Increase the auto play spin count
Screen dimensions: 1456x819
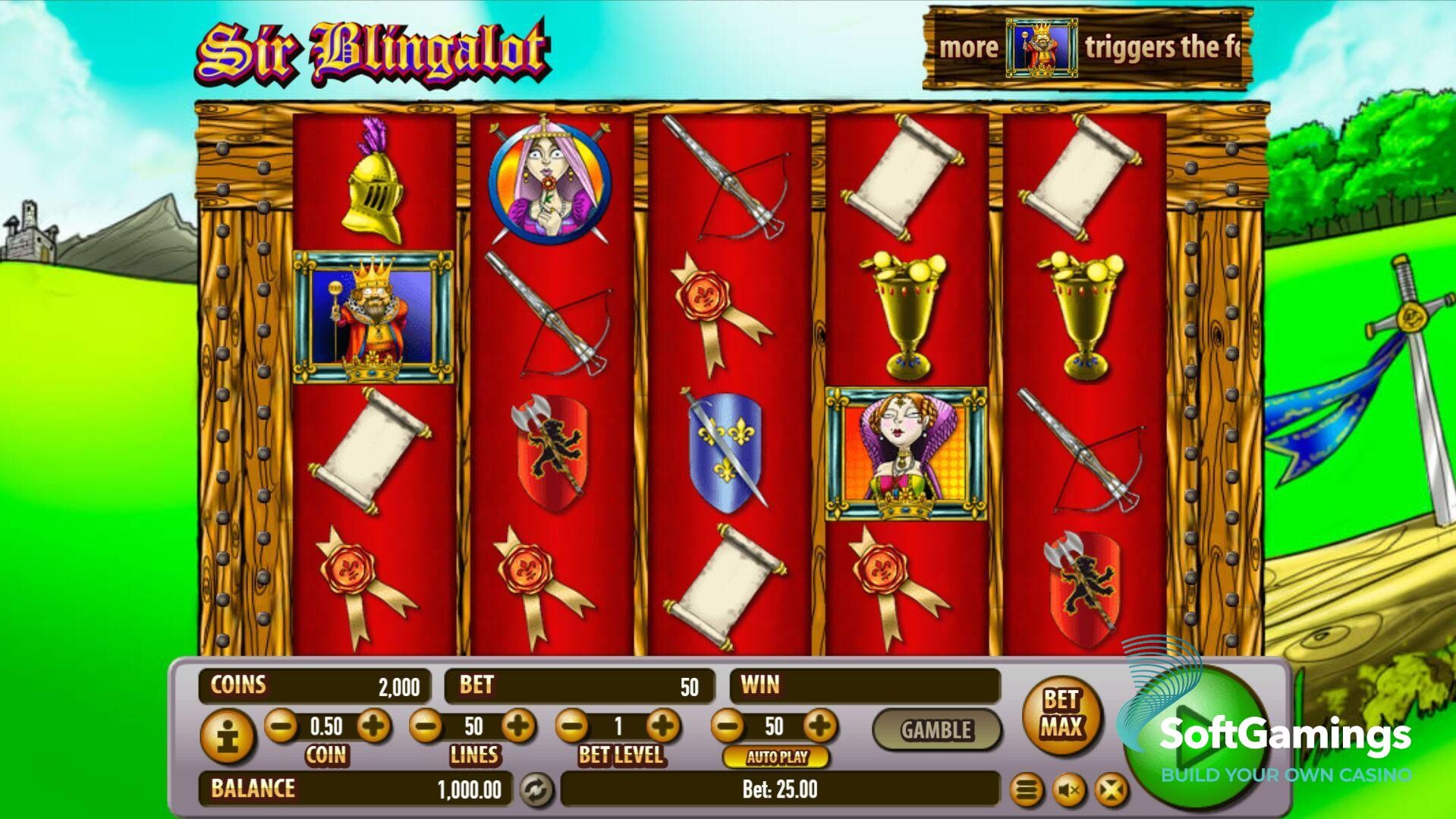pyautogui.click(x=819, y=726)
